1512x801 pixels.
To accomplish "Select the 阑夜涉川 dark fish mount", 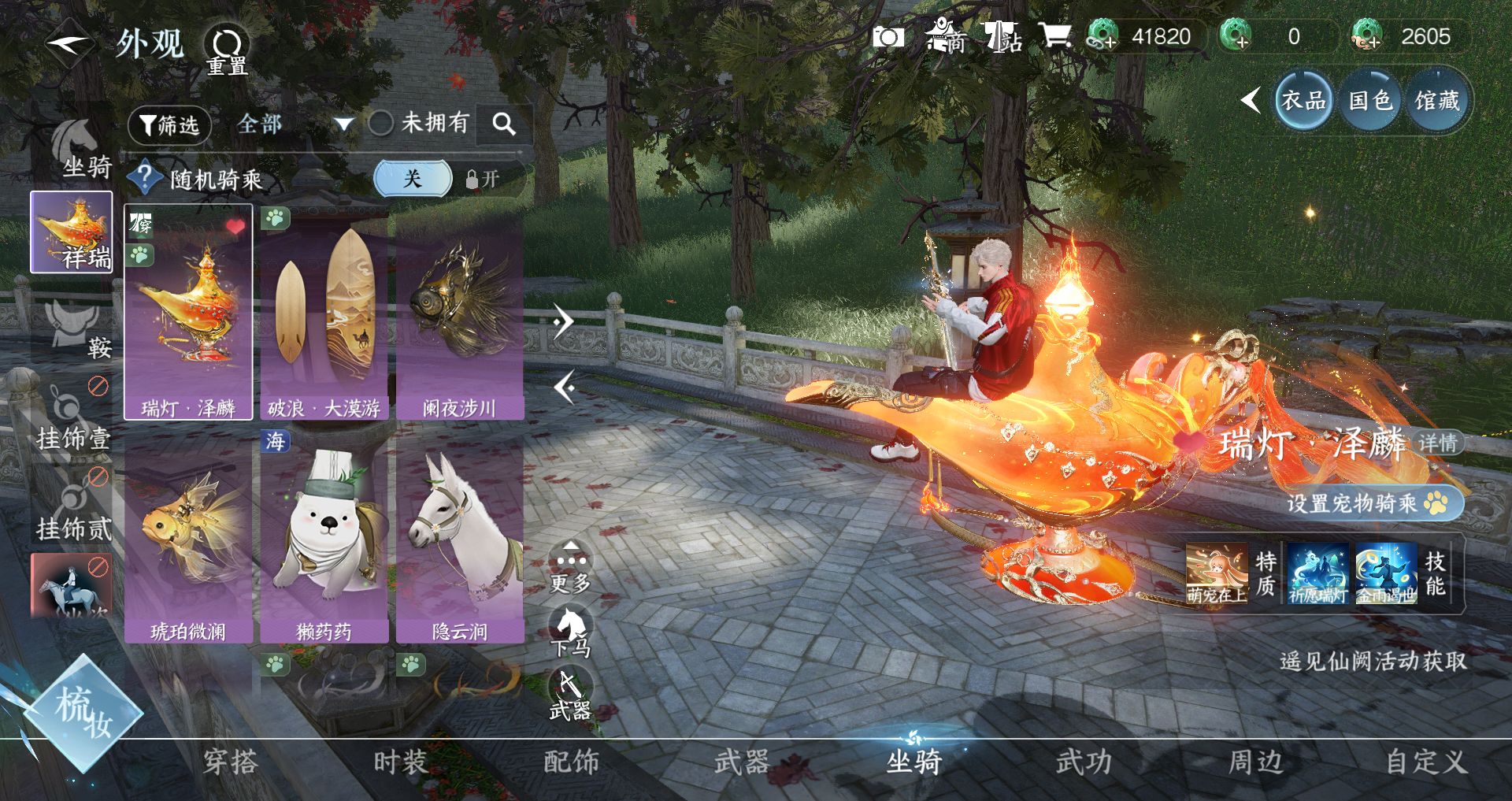I will click(x=460, y=312).
